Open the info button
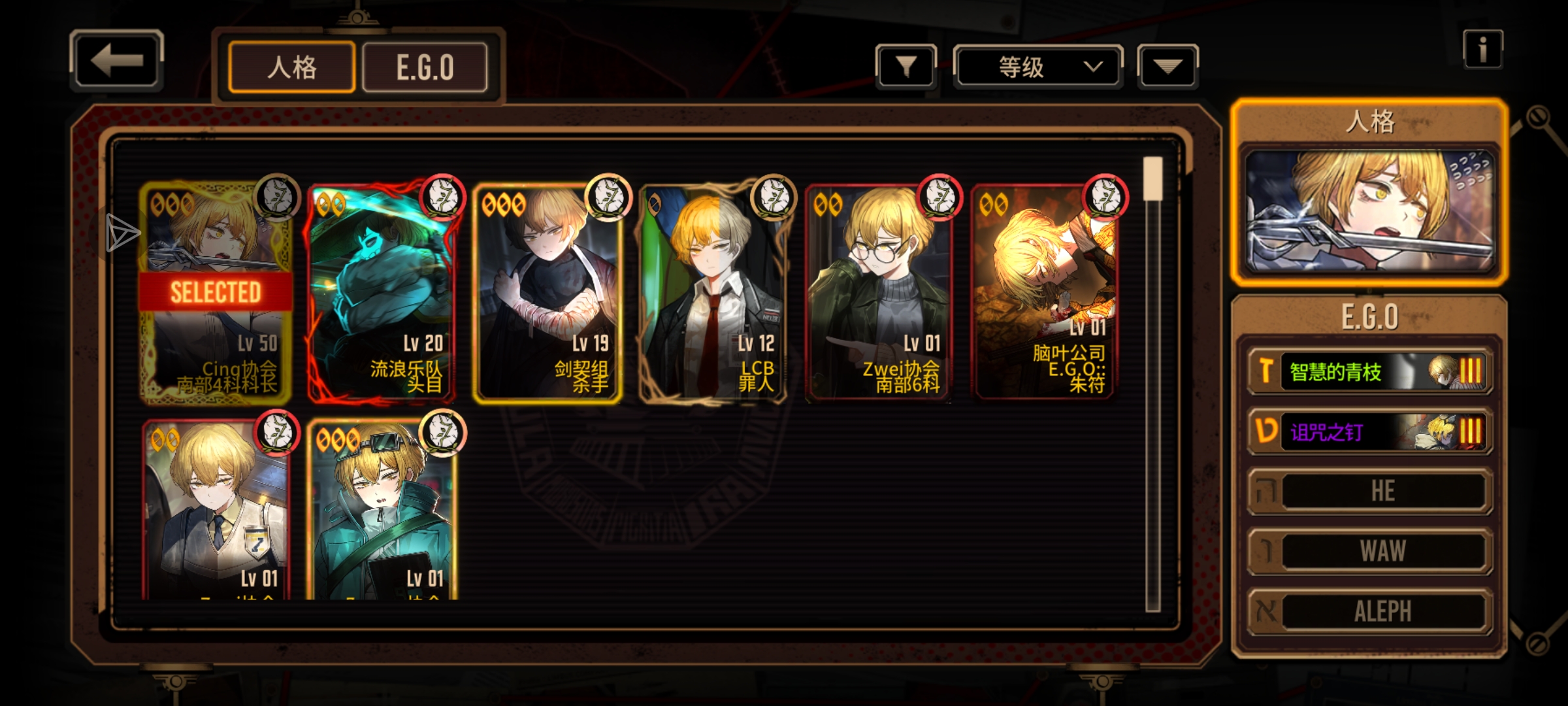 point(1482,50)
